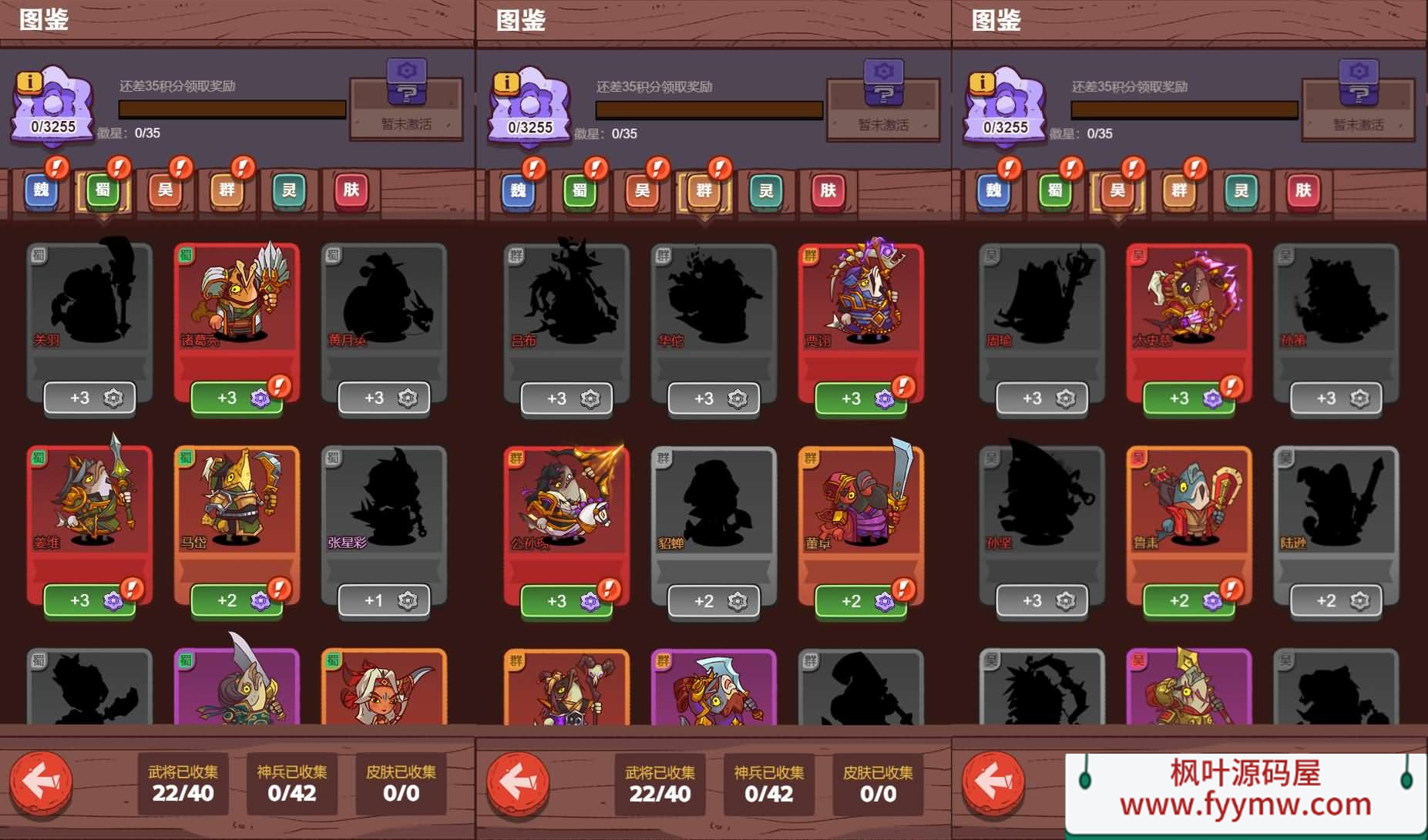Click the highlighted 蜀 faction tab
Image resolution: width=1428 pixels, height=840 pixels.
[103, 190]
